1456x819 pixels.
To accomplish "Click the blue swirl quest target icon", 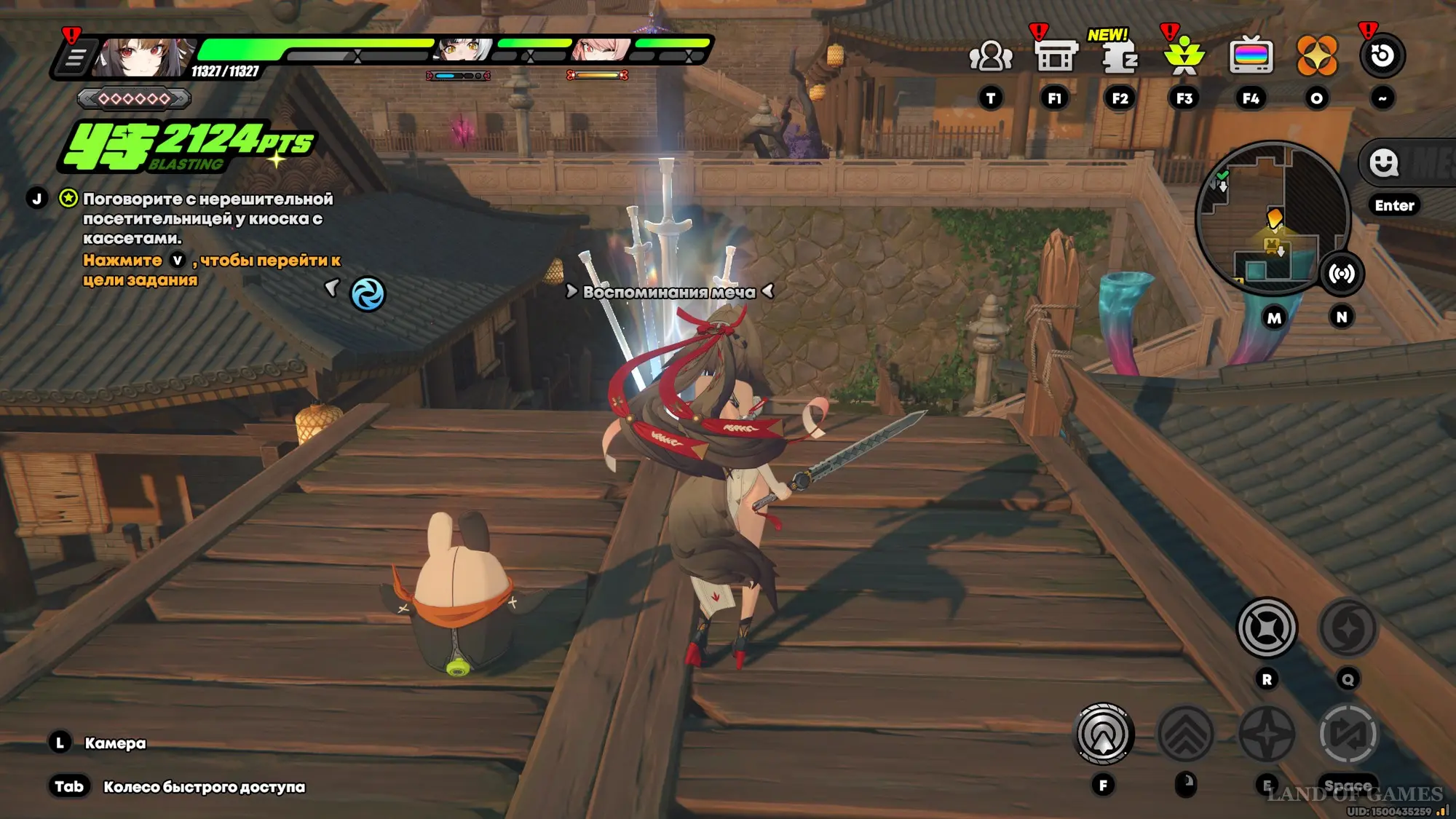I will tap(368, 295).
